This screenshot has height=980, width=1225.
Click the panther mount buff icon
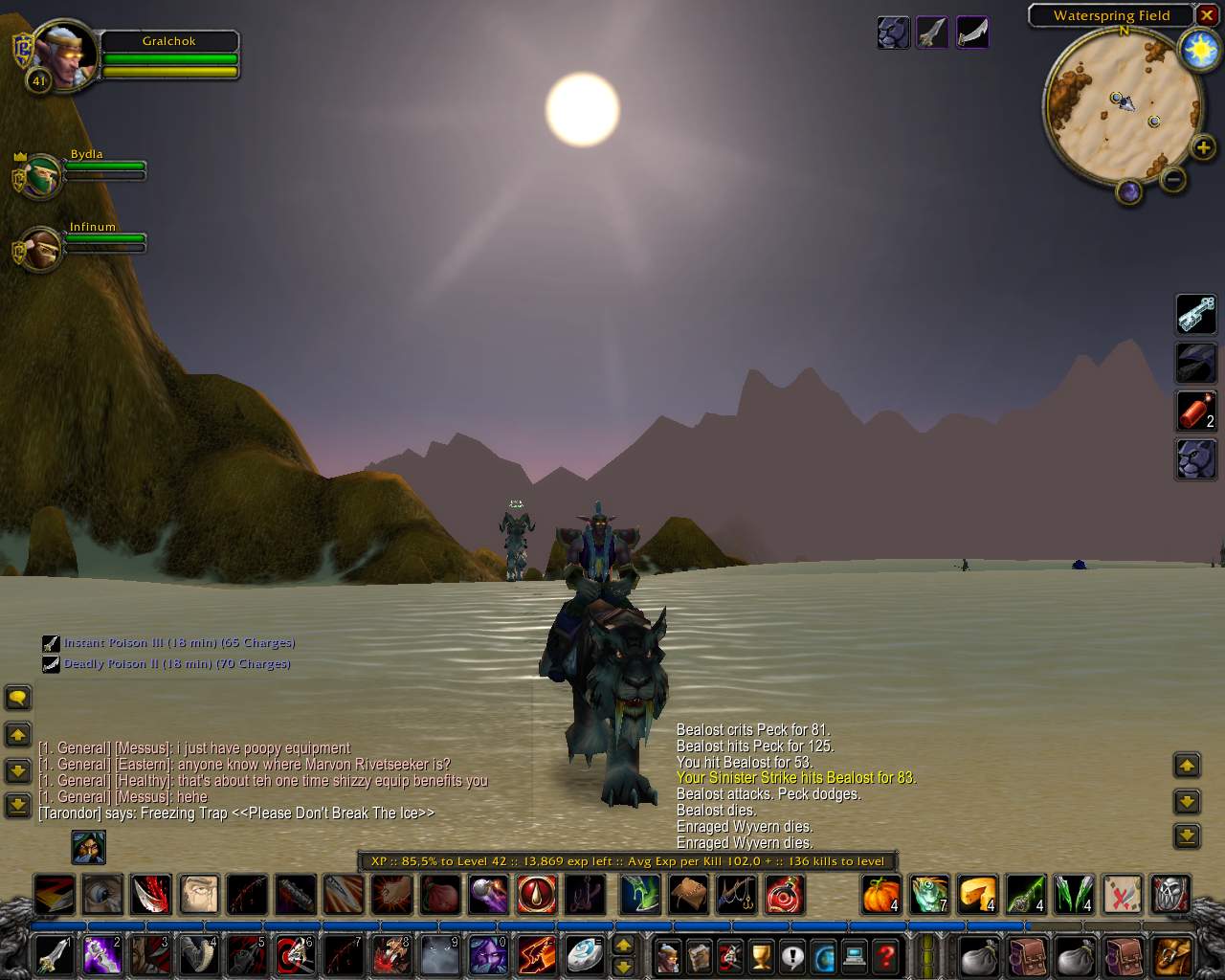(893, 33)
